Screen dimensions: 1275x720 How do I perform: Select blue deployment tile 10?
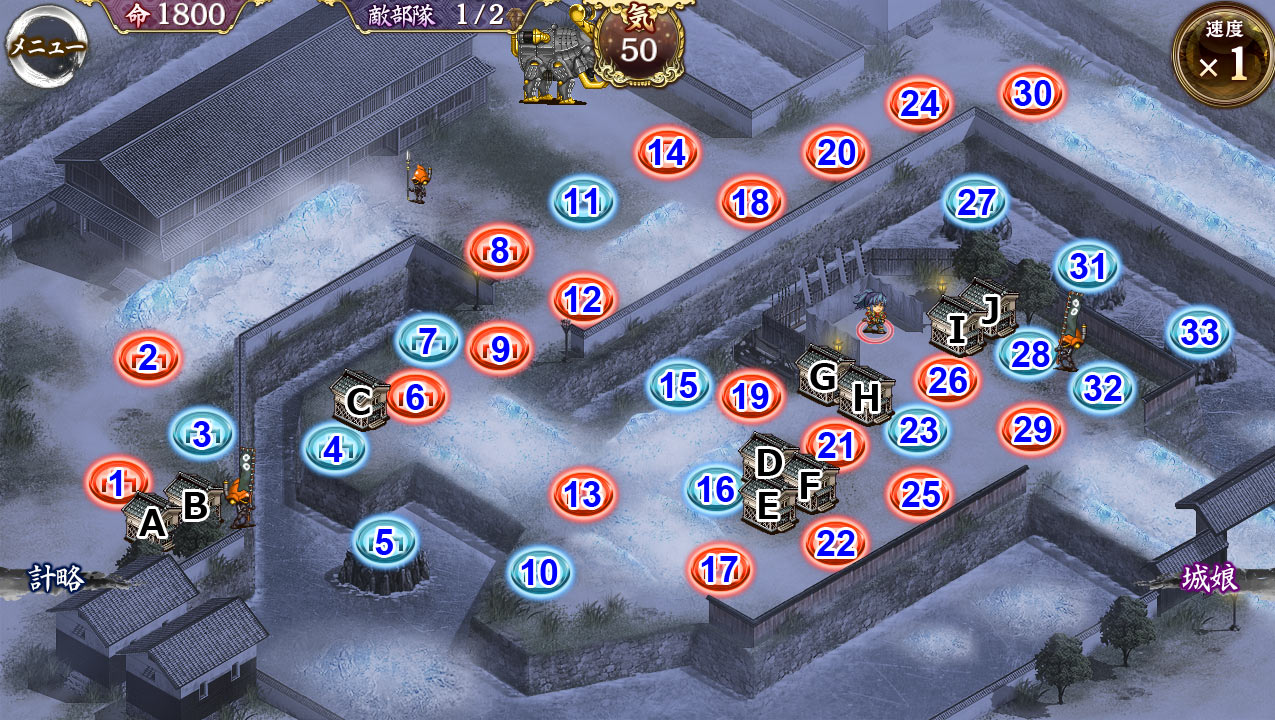point(540,573)
